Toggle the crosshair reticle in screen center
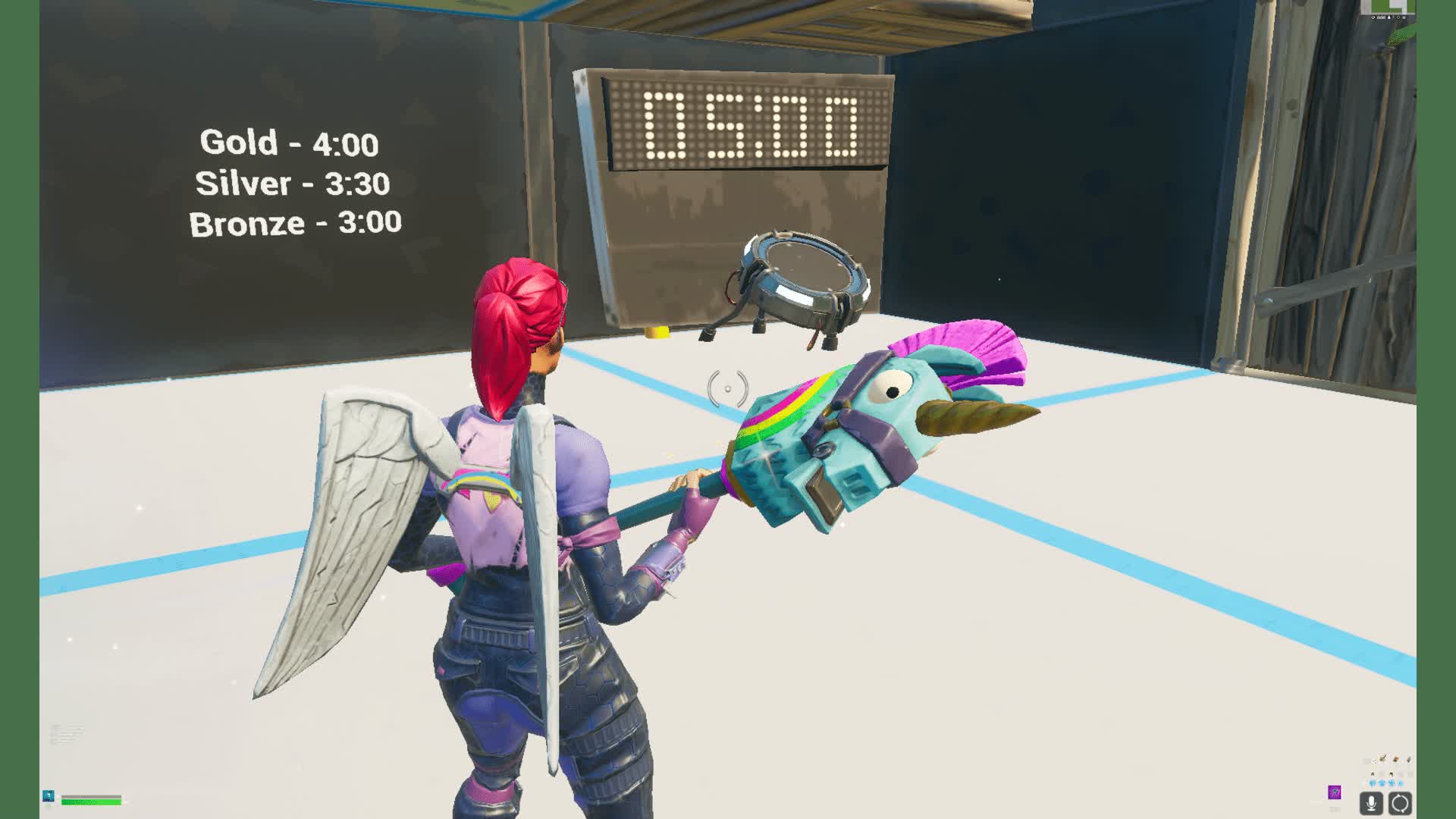The image size is (1456, 819). pyautogui.click(x=730, y=388)
